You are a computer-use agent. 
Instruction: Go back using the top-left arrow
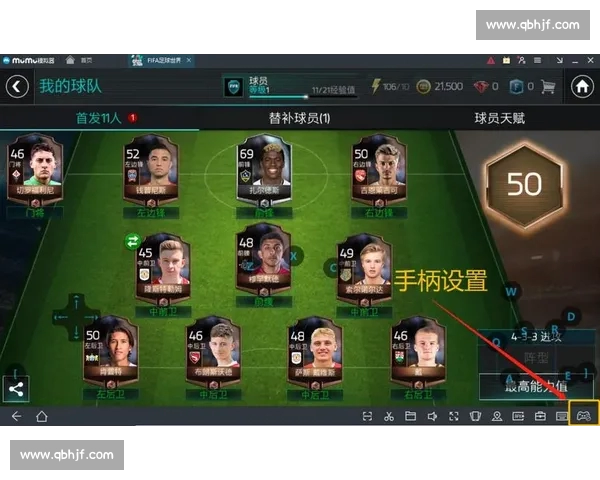[x=17, y=87]
